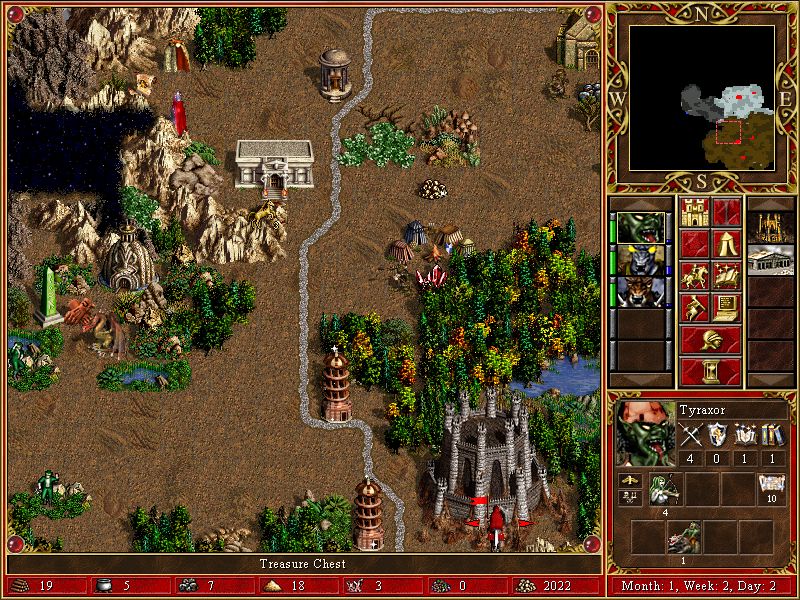Click the date display Month 1 Week 2
This screenshot has width=800, height=600.
point(702,586)
